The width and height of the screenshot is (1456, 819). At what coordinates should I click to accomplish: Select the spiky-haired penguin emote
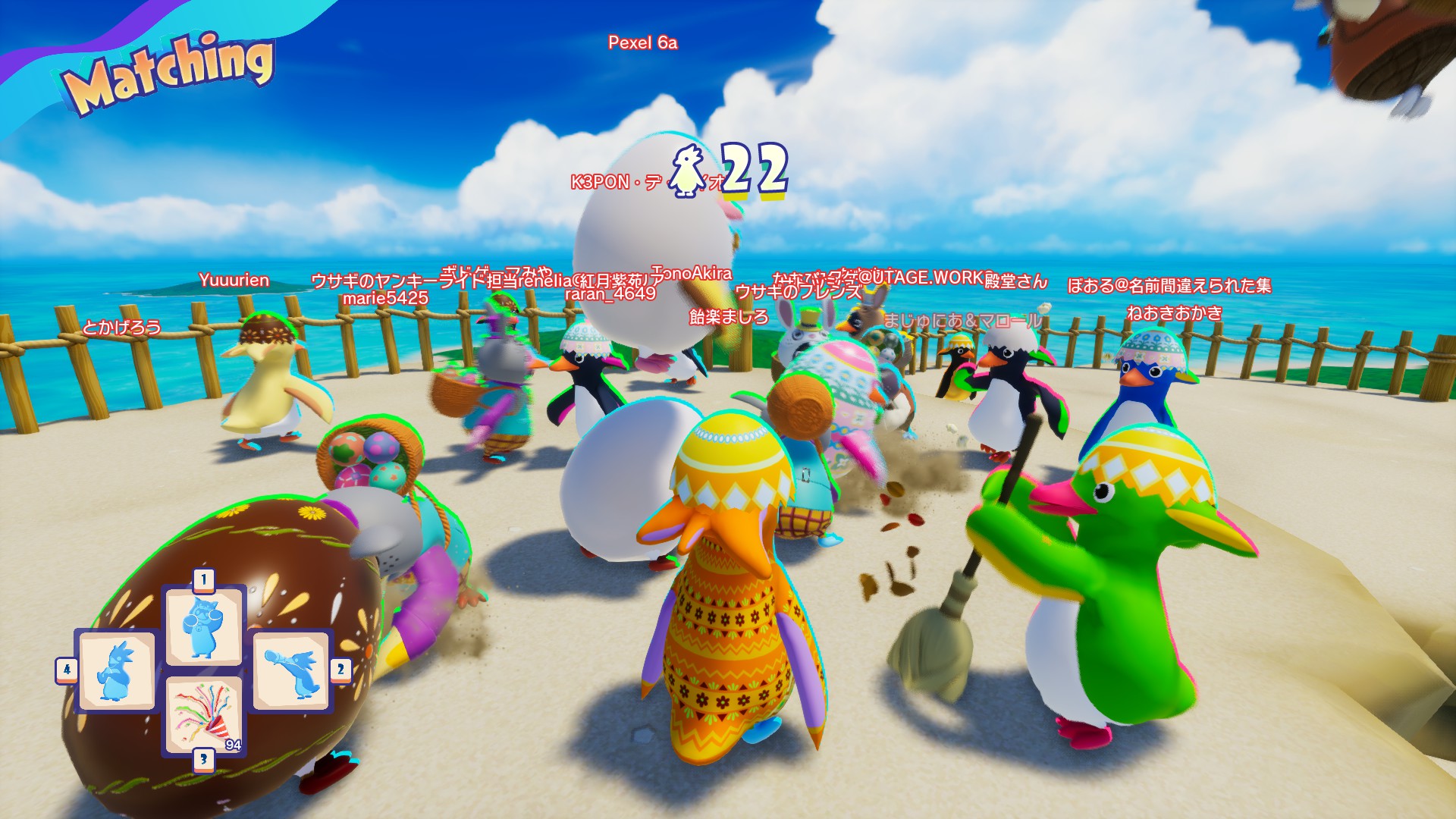click(116, 671)
